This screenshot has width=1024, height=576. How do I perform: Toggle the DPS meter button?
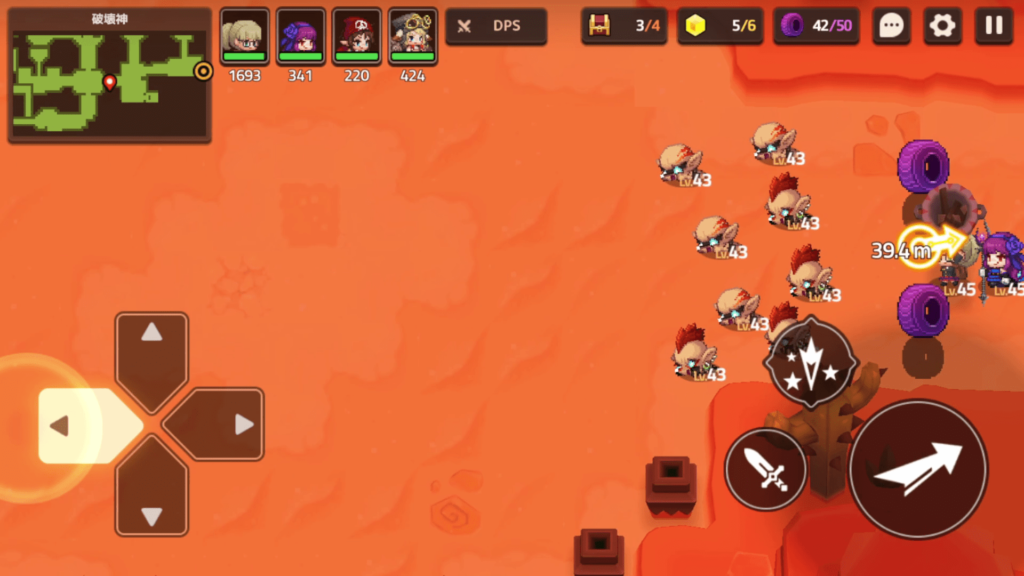496,26
